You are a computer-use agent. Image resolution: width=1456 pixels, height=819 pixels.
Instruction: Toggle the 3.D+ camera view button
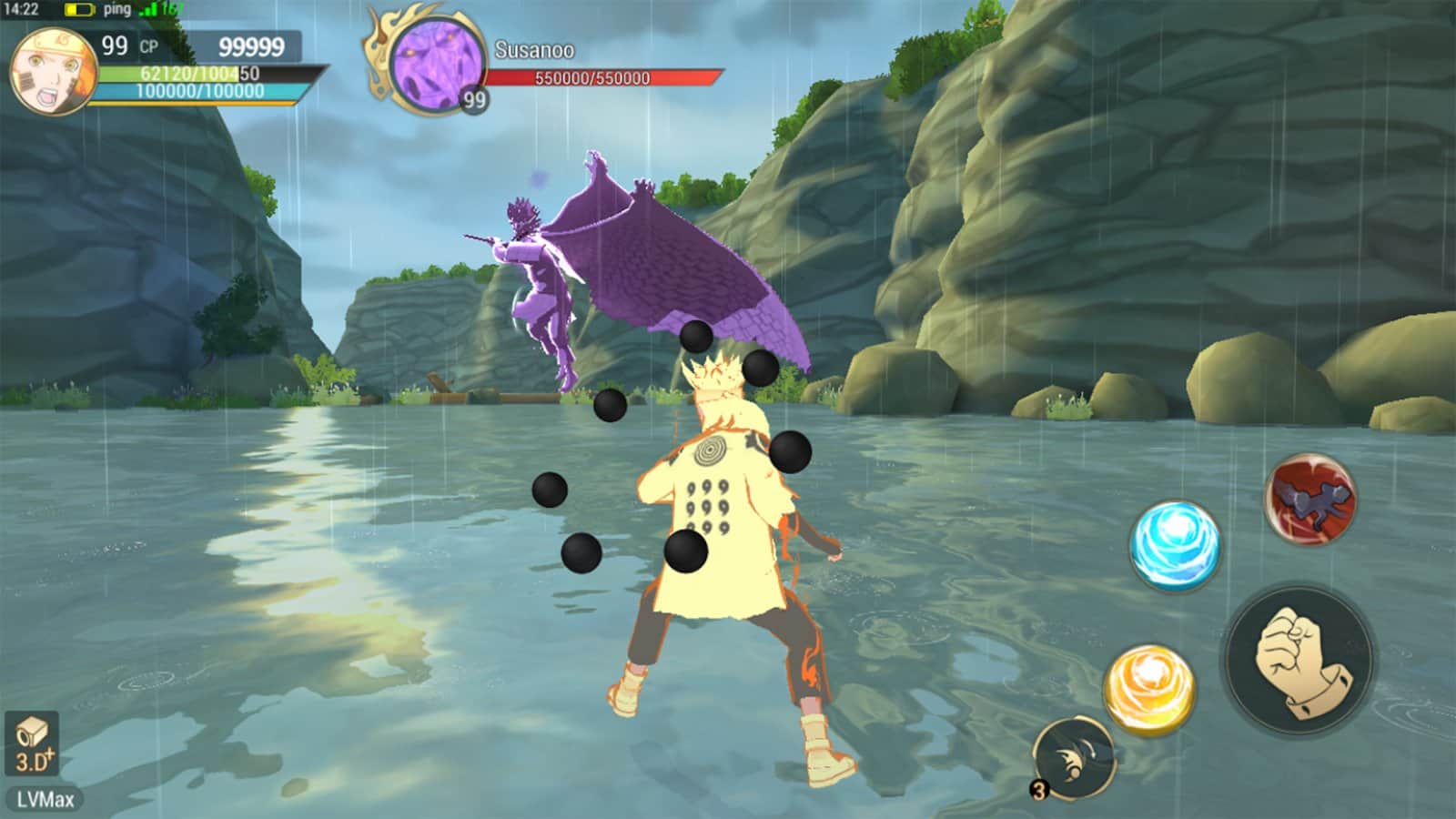(33, 743)
